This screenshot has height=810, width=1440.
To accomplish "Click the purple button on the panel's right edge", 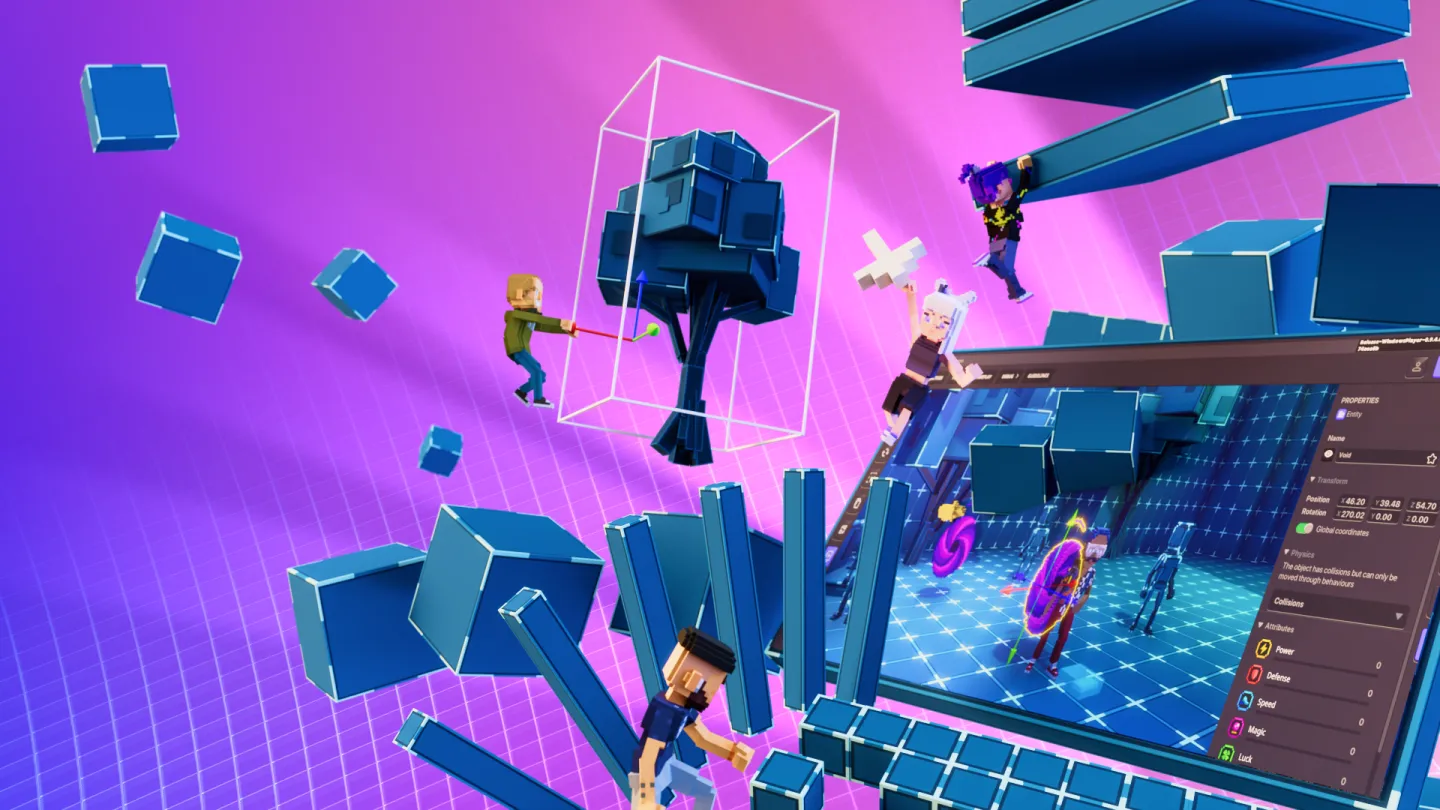I will pyautogui.click(x=1419, y=645).
